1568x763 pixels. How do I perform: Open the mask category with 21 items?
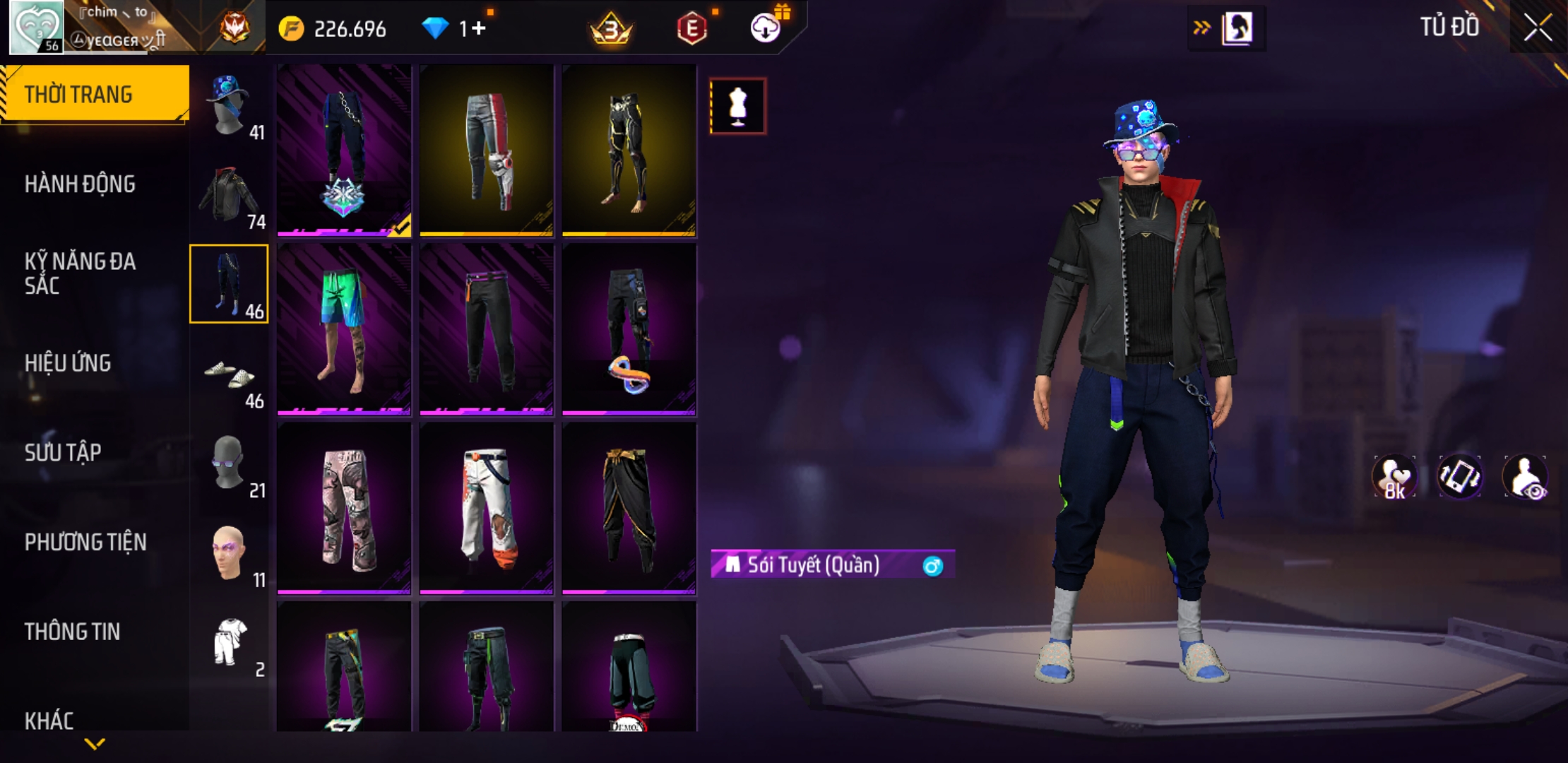click(x=230, y=464)
